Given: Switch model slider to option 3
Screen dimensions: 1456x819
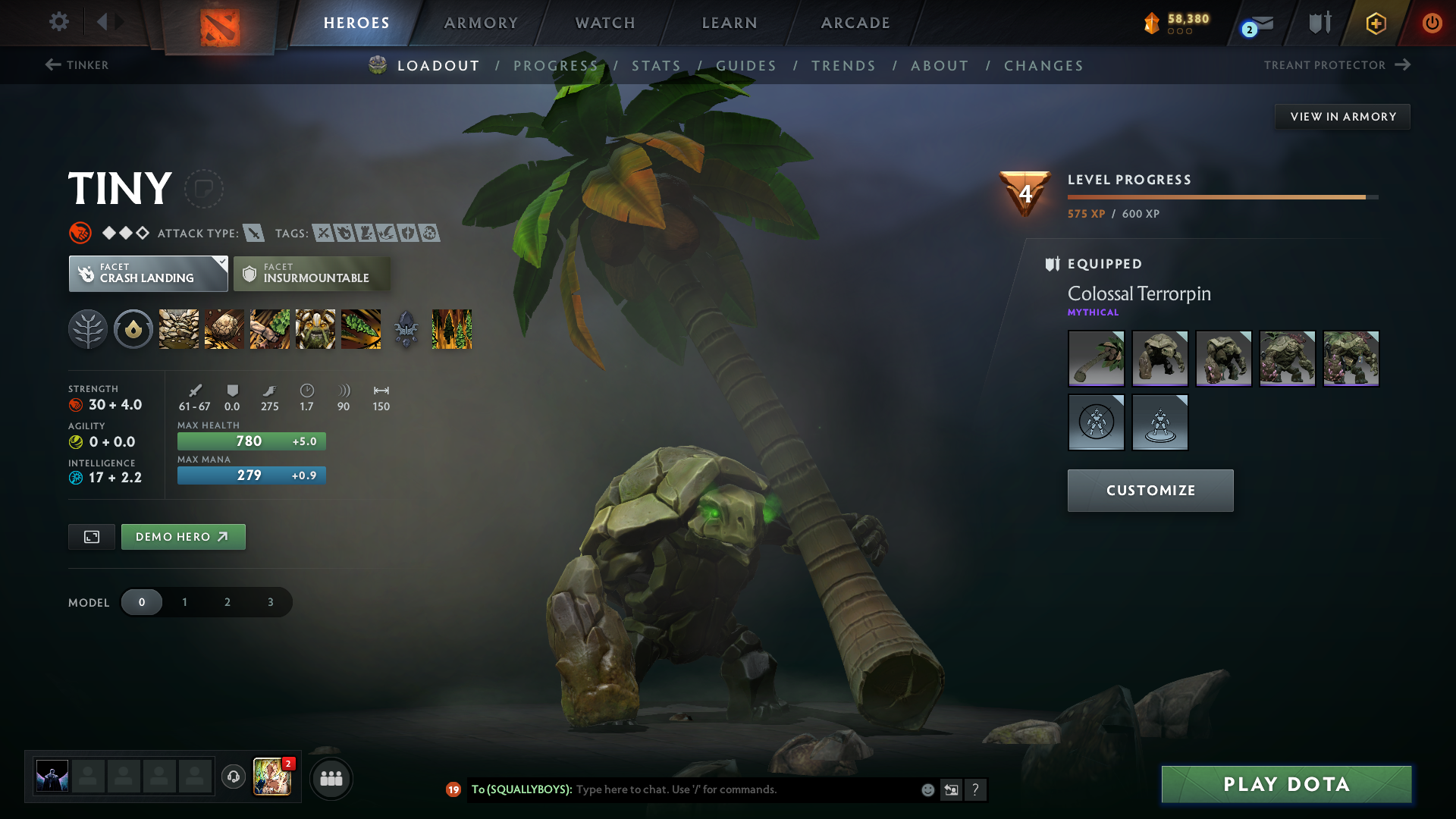Looking at the screenshot, I should coord(269,601).
